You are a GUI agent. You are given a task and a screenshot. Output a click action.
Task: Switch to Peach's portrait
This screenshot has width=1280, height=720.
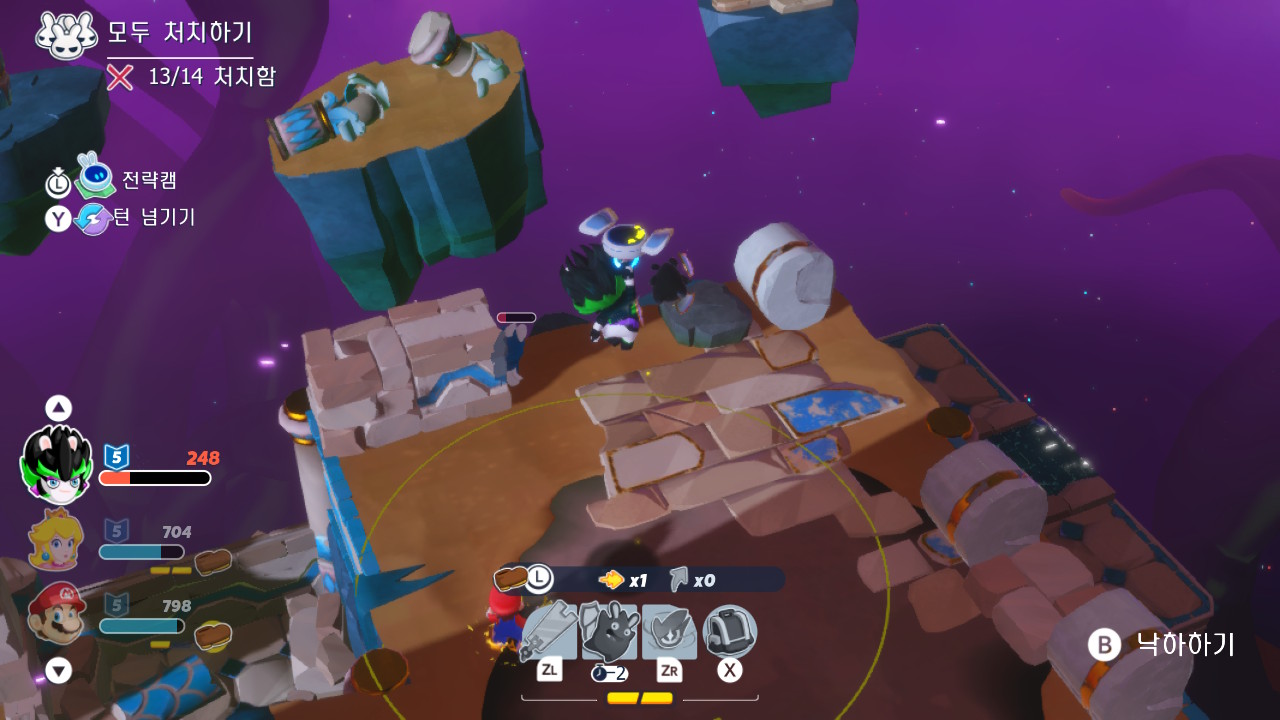(x=58, y=542)
